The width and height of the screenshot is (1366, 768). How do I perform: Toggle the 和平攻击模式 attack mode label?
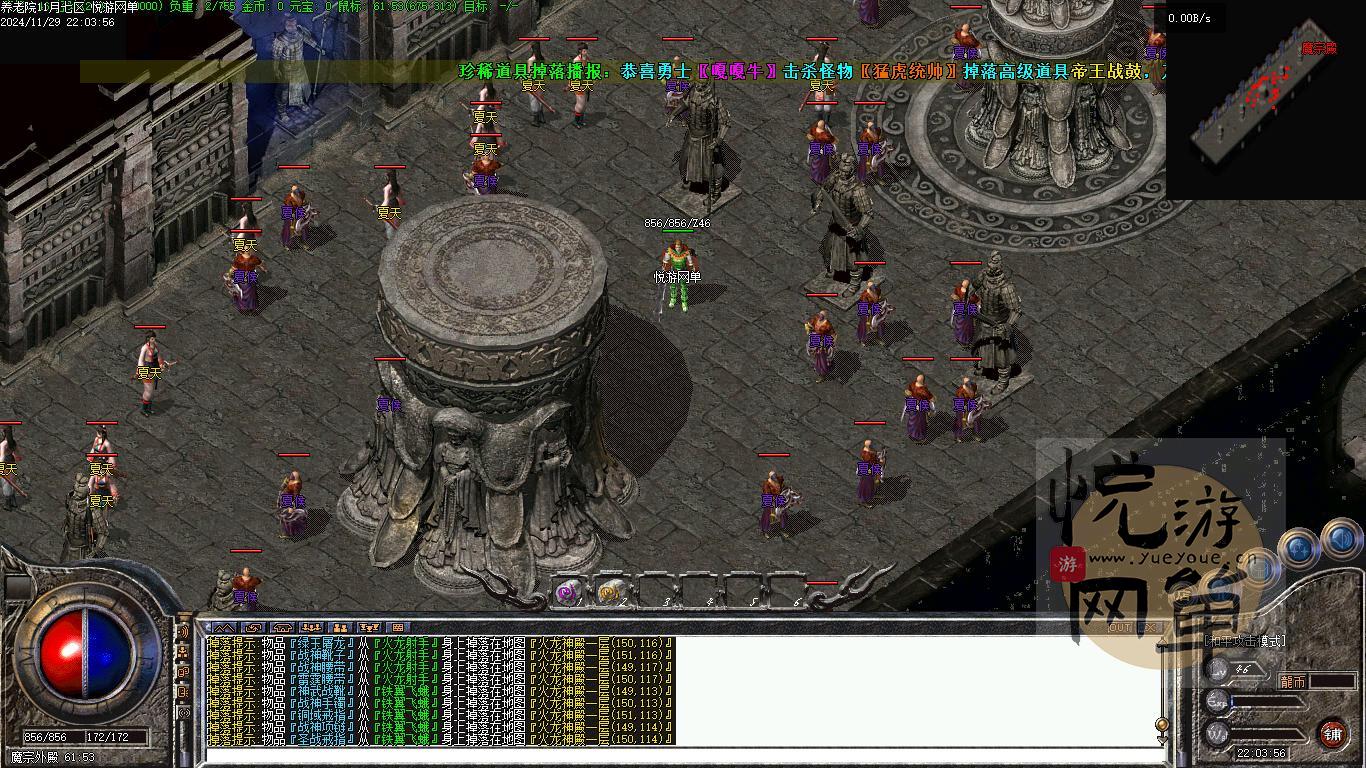1244,640
